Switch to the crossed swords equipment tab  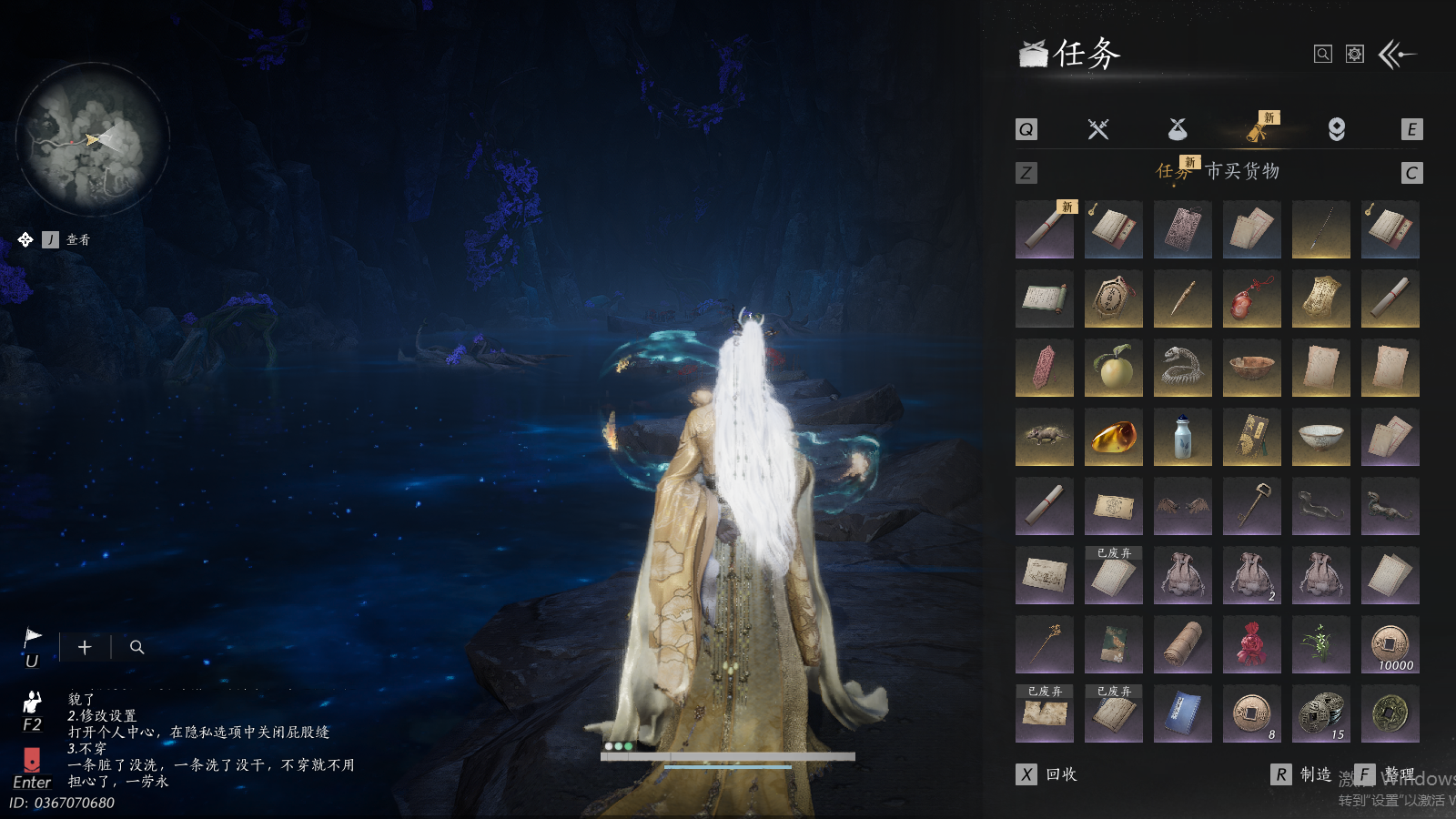click(1098, 129)
